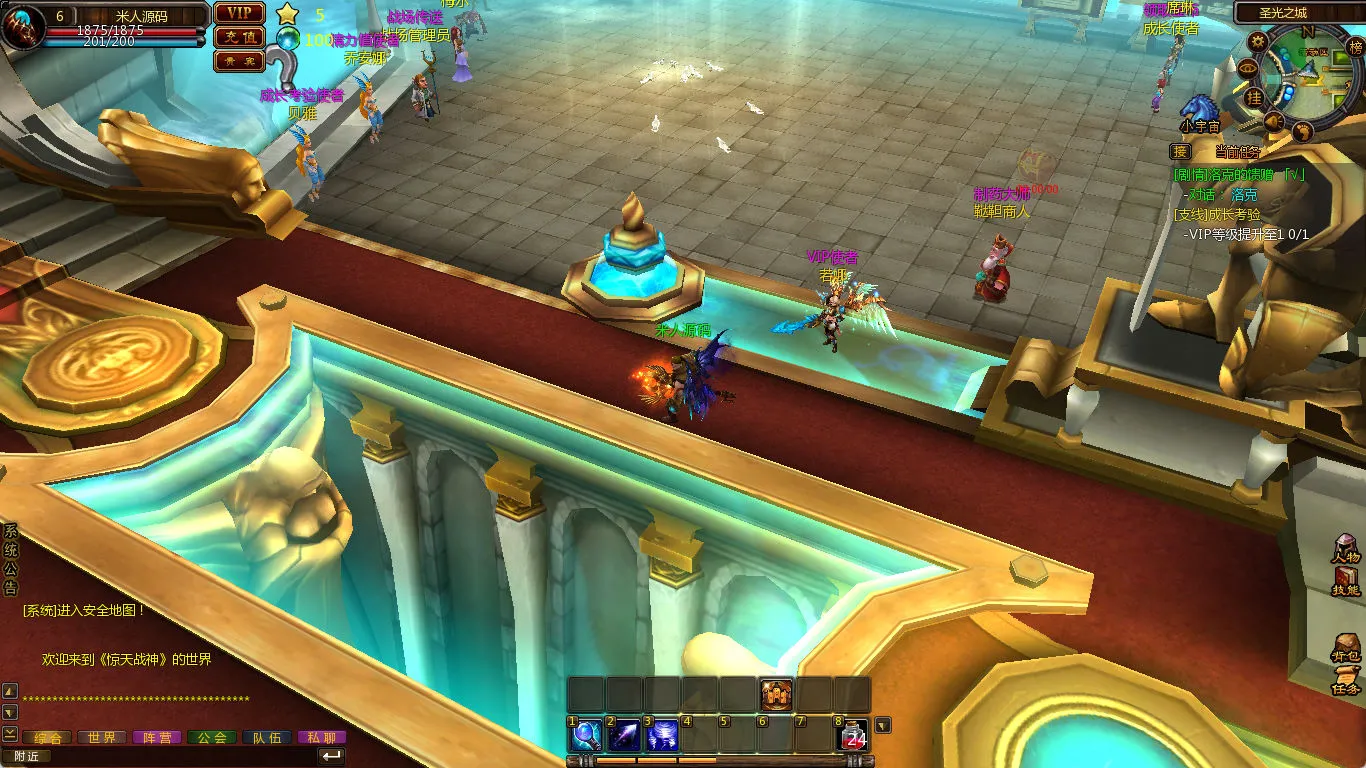Screen dimensions: 1366x768
Task: Click the footprint pathfinding icon
Action: click(1302, 131)
